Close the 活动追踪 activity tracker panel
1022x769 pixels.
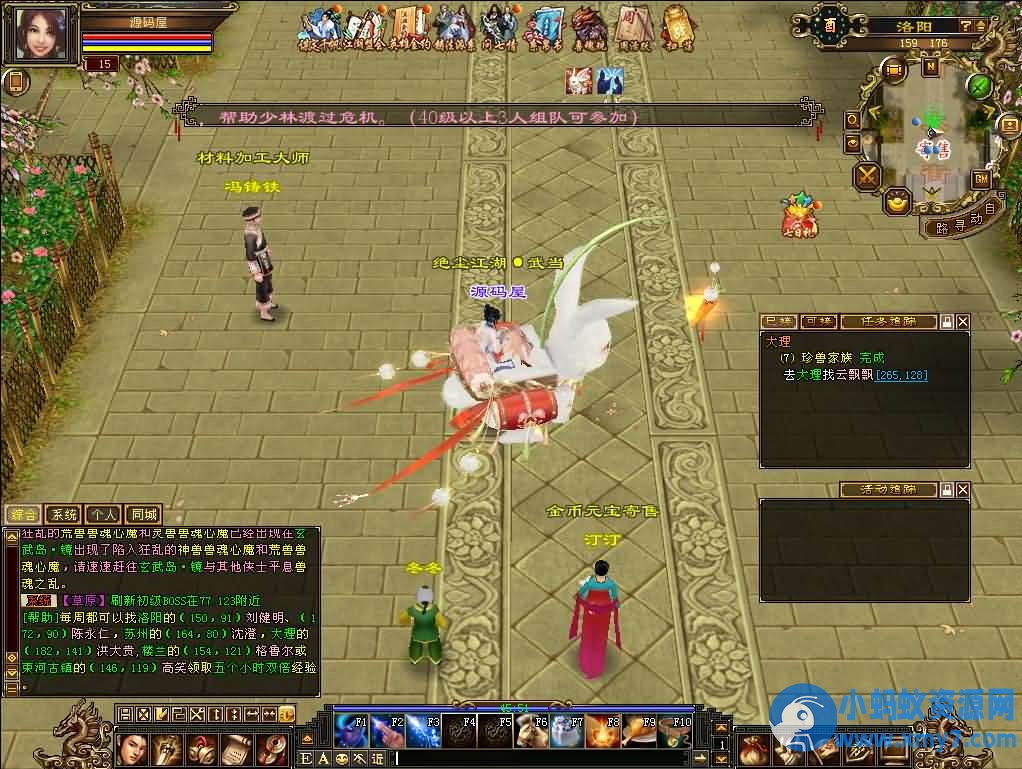click(962, 490)
